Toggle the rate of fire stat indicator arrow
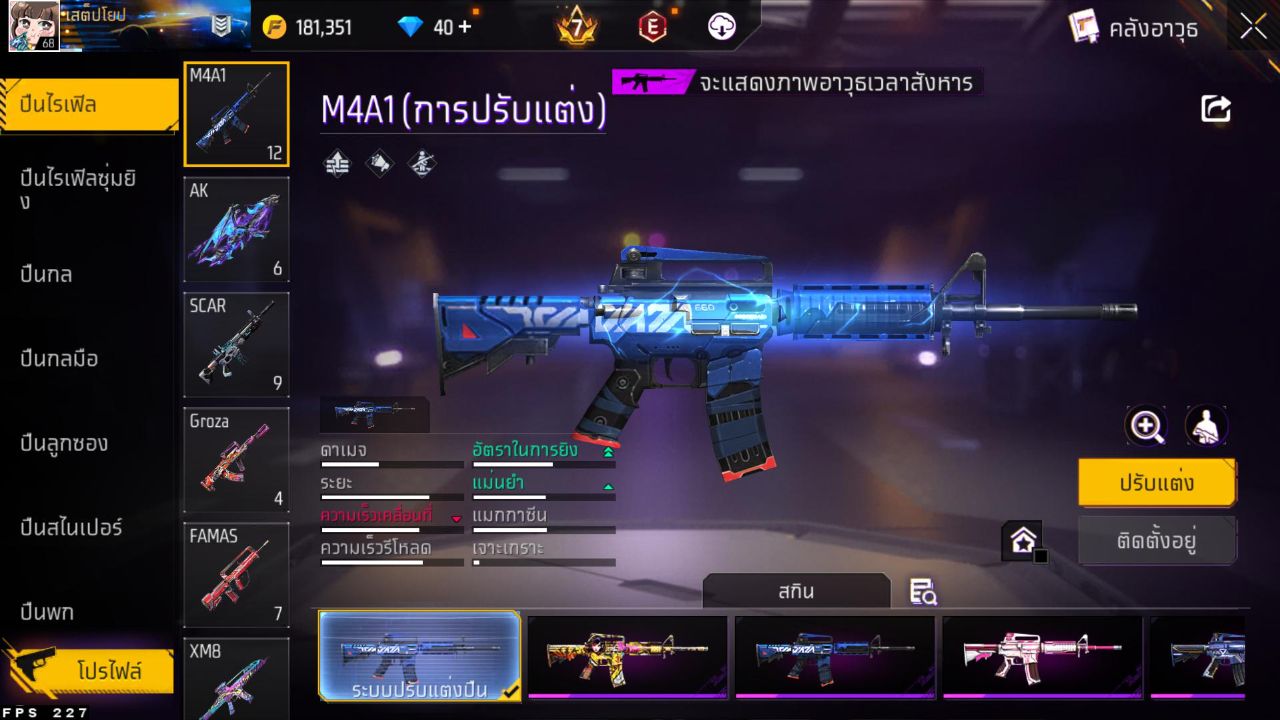This screenshot has height=720, width=1280. click(609, 450)
